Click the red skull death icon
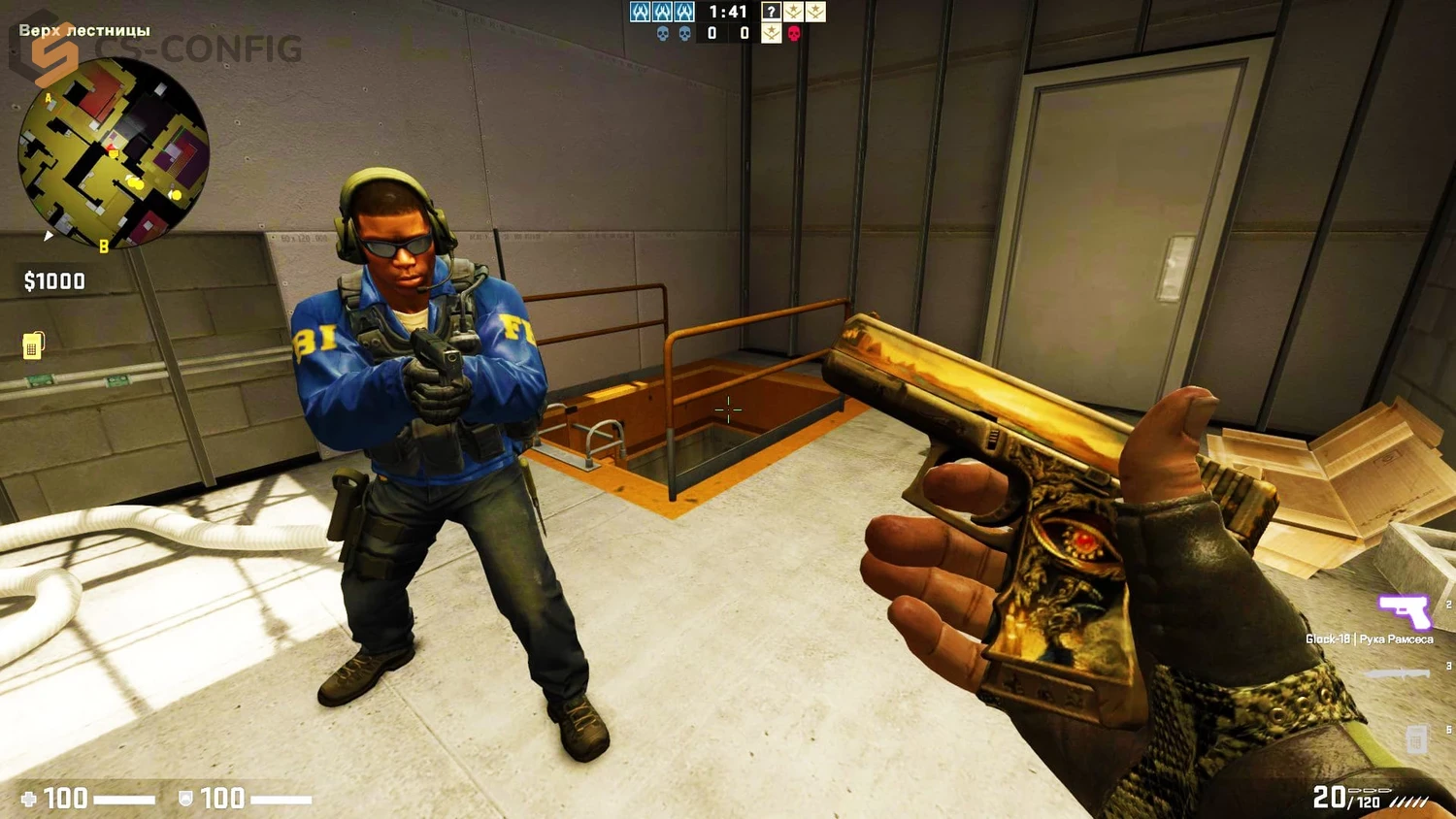The image size is (1456, 819). point(795,33)
